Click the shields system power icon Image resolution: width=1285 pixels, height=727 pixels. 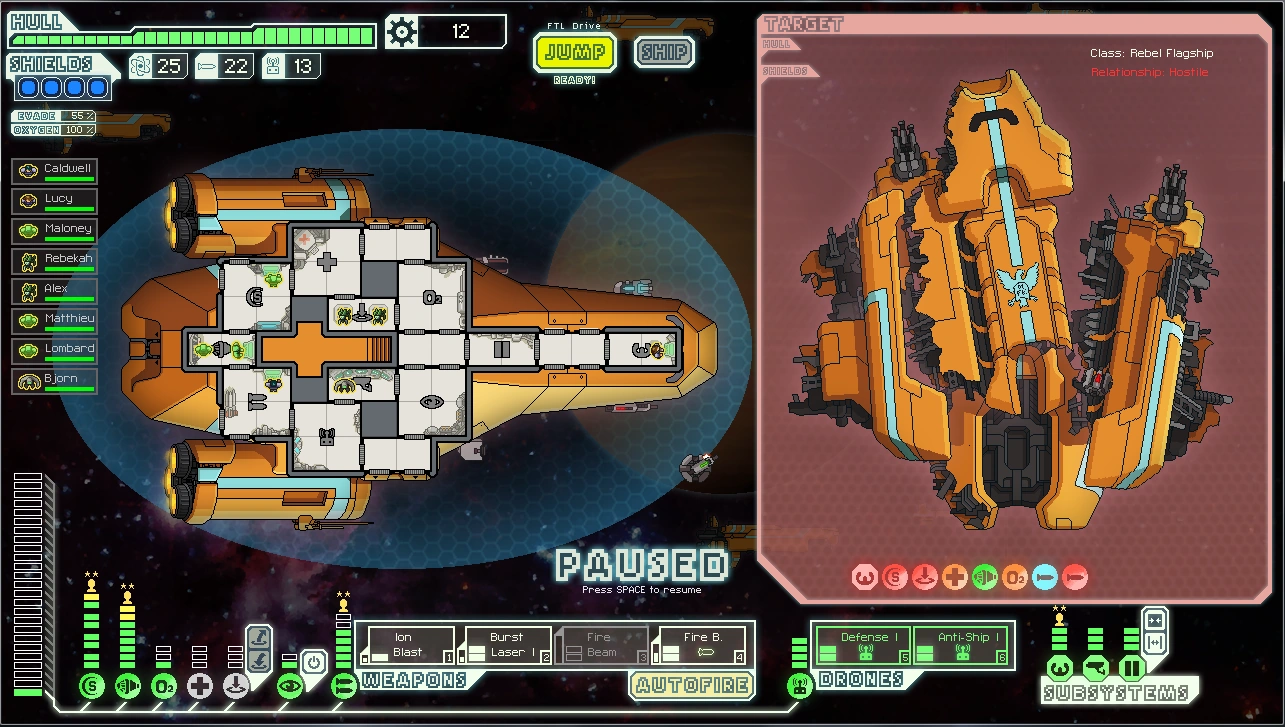click(92, 686)
